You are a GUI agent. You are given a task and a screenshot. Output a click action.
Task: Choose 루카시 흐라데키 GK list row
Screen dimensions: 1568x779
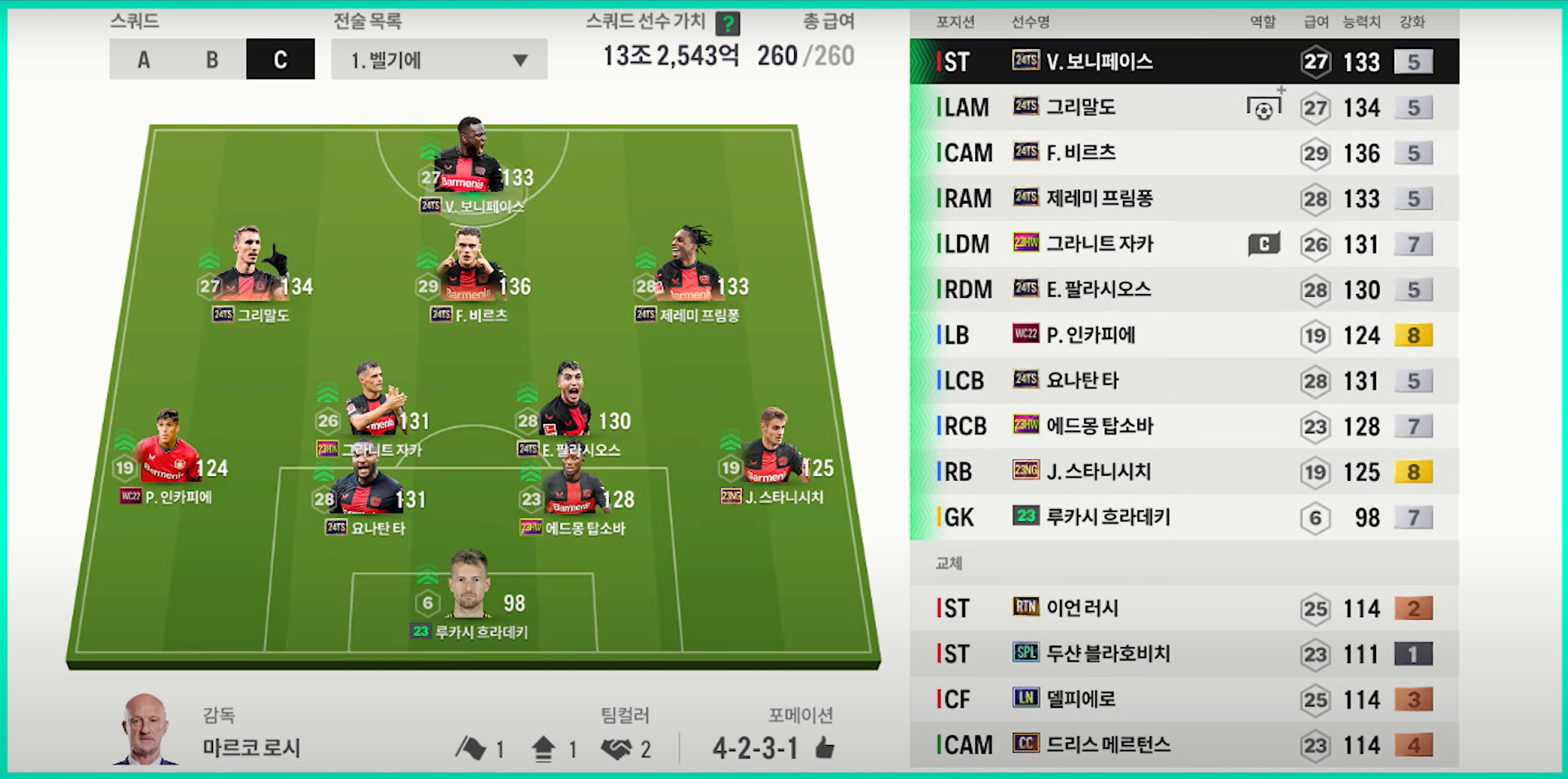tap(1184, 517)
